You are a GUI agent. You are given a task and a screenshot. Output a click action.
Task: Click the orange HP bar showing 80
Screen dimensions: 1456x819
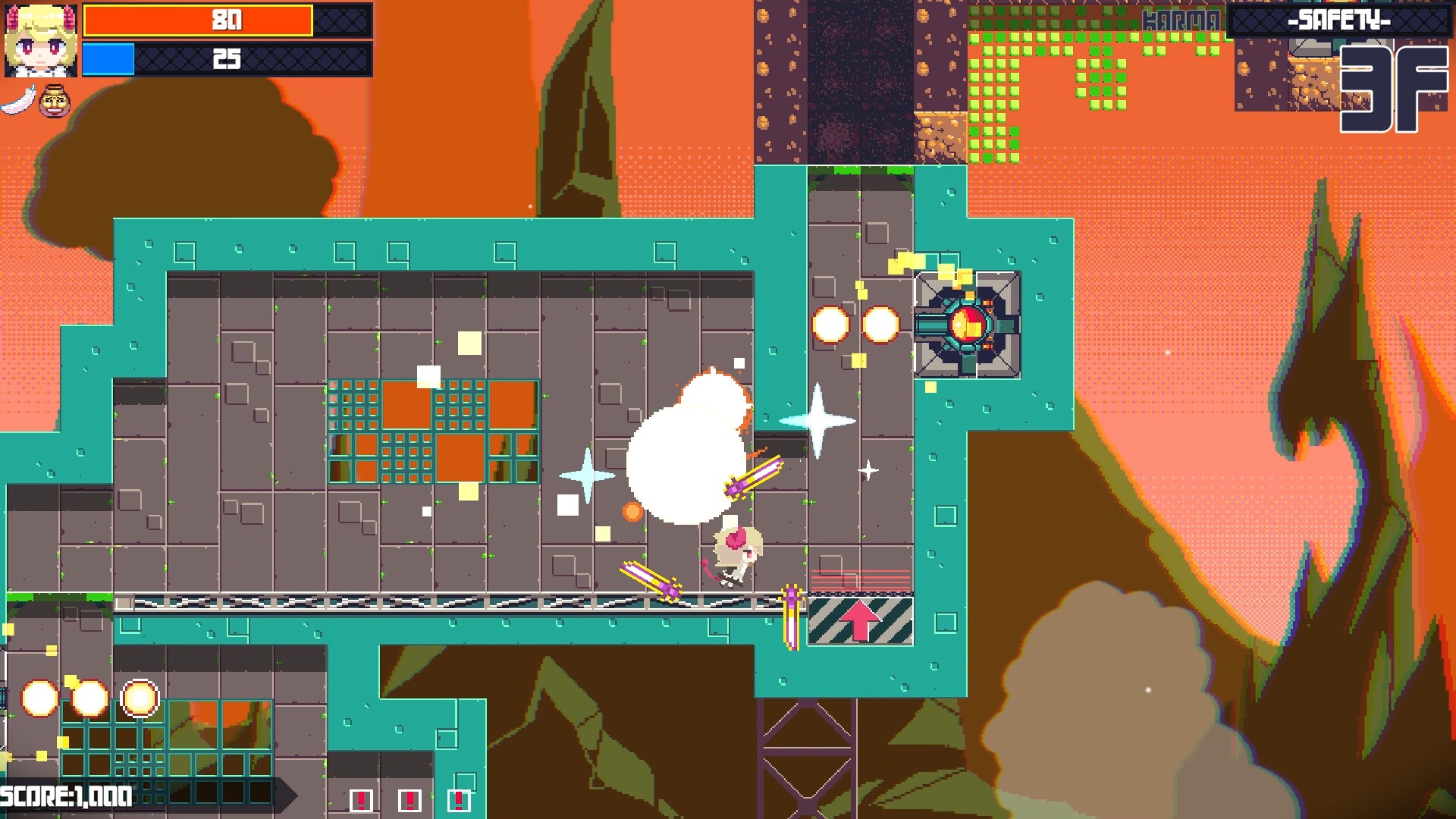(x=227, y=19)
